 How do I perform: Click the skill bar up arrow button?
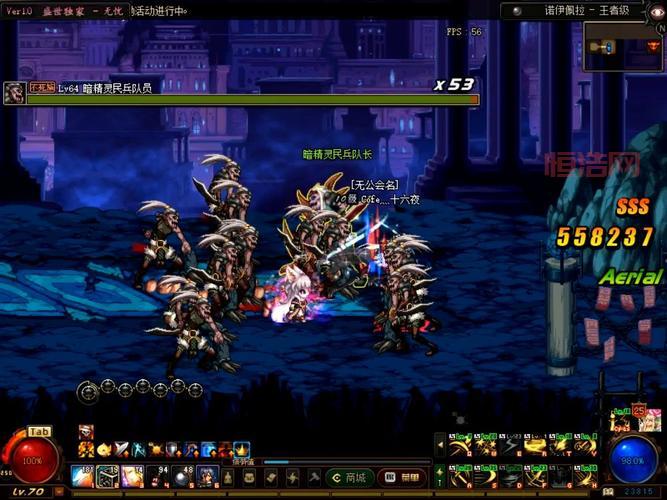tap(440, 473)
